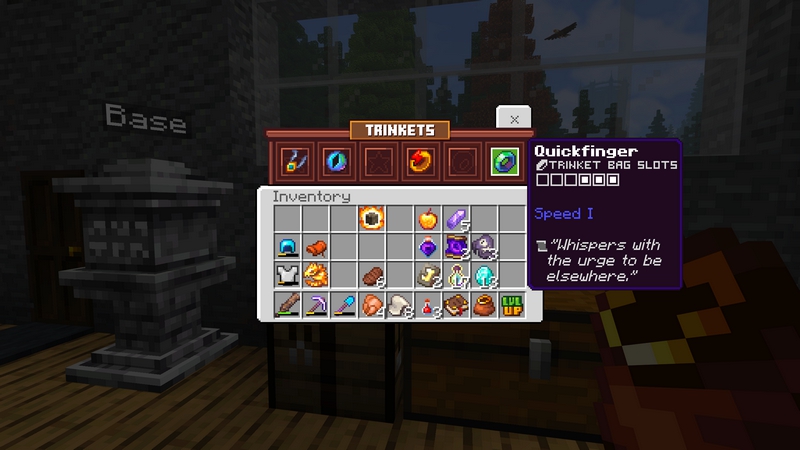
Task: Close the Trinkets window
Action: coord(514,118)
